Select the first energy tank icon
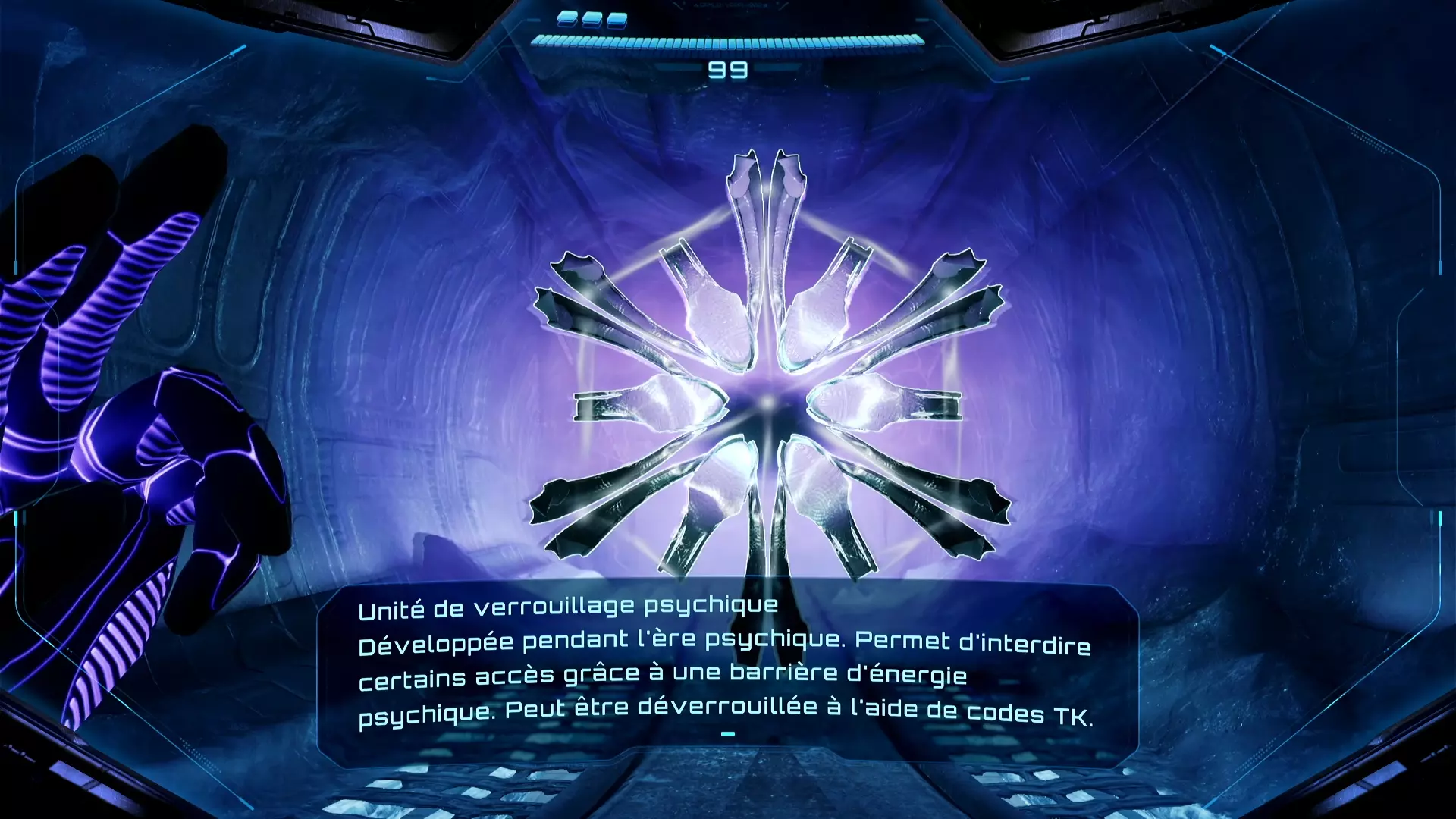 coord(567,19)
